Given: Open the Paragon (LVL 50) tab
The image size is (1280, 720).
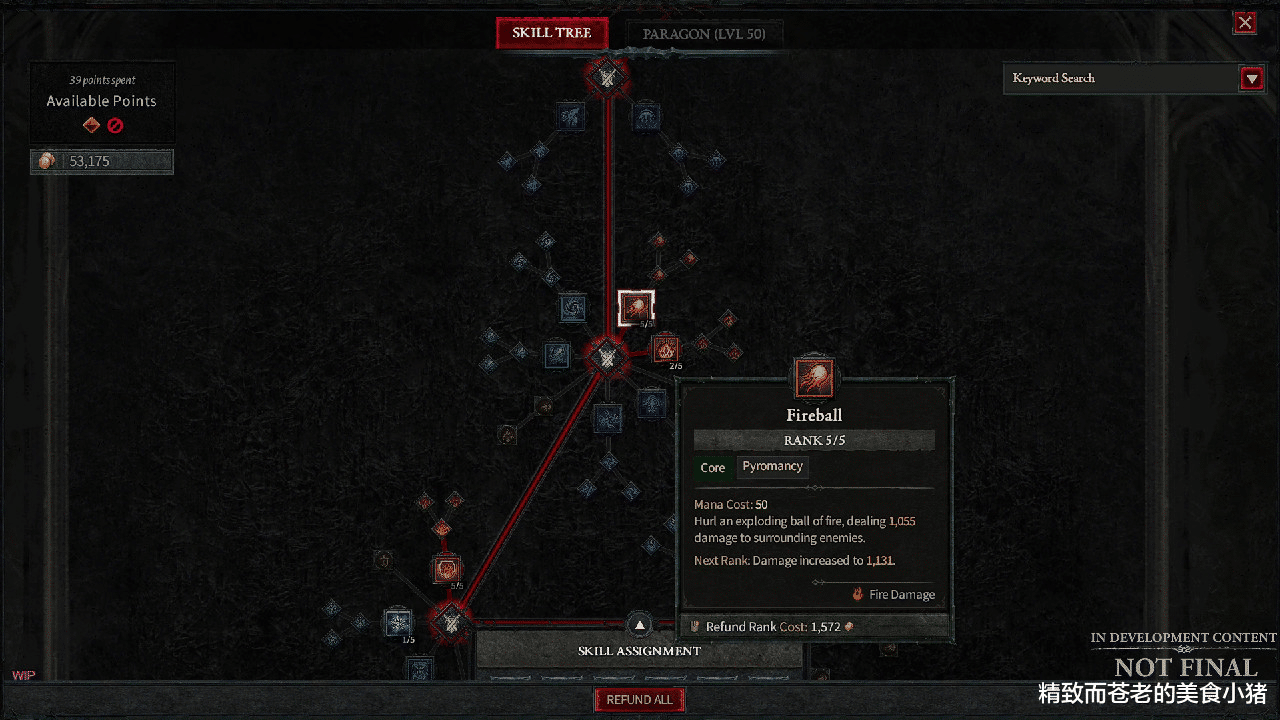Looking at the screenshot, I should [x=704, y=34].
